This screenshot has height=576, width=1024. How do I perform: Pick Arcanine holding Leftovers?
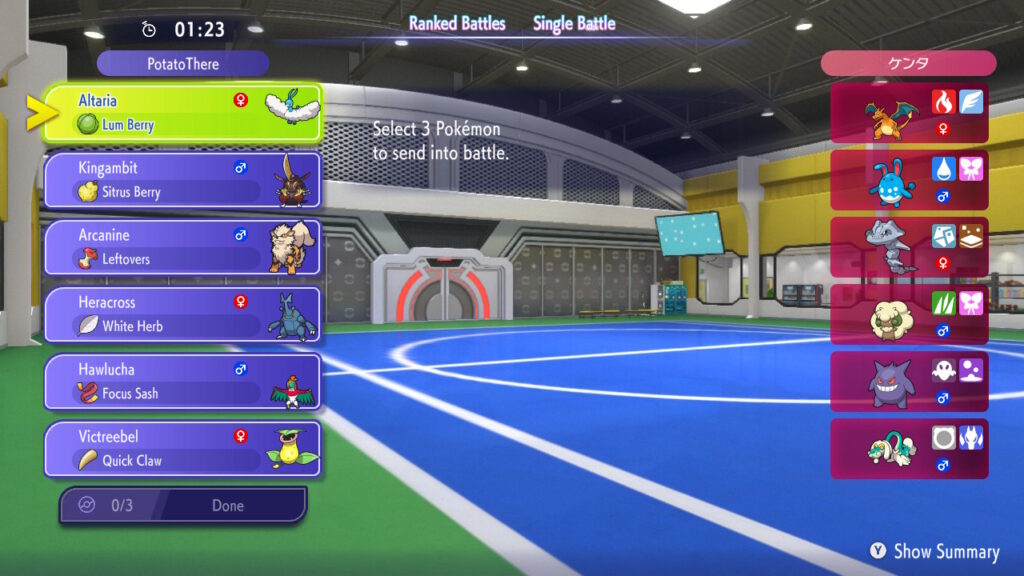tap(182, 247)
